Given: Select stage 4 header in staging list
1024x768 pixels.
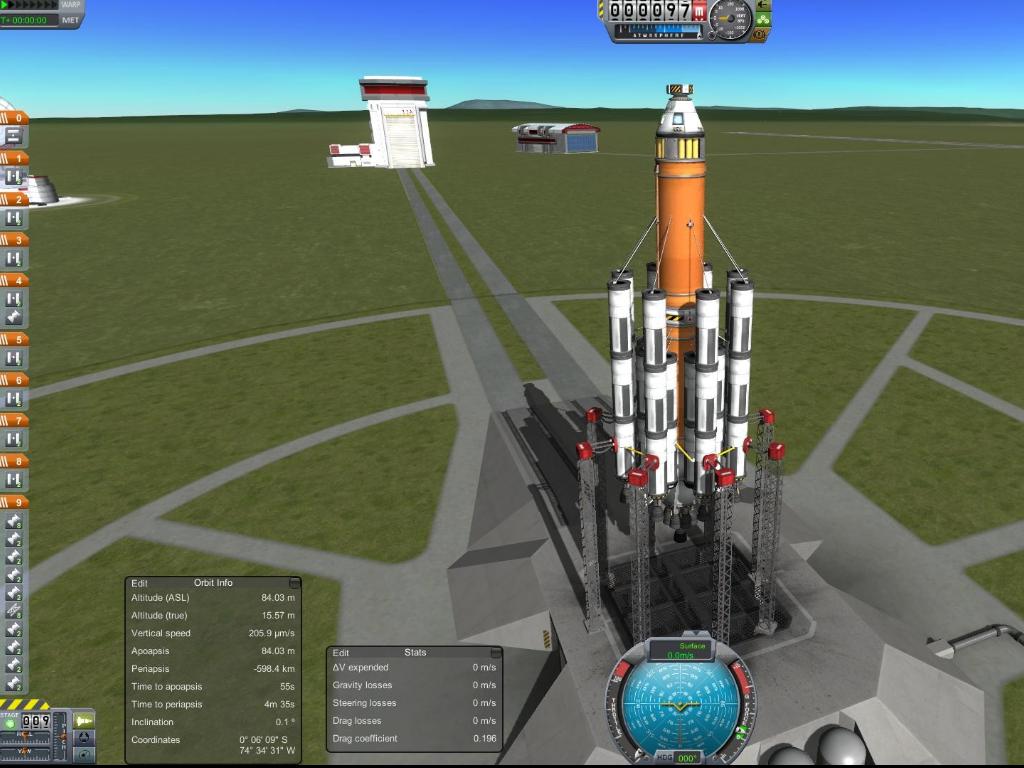Looking at the screenshot, I should (x=15, y=280).
